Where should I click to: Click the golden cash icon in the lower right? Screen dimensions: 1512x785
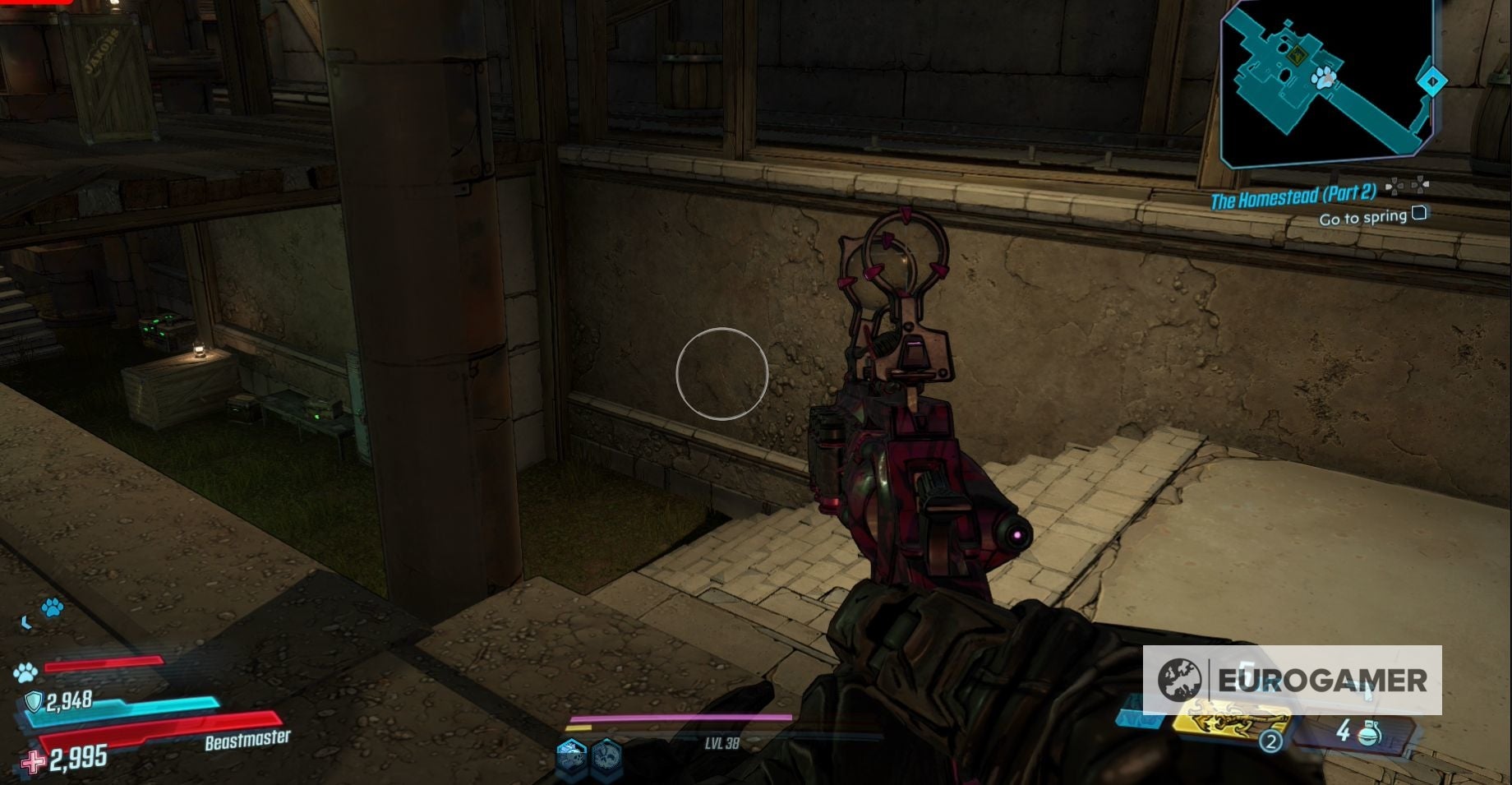click(x=1225, y=722)
